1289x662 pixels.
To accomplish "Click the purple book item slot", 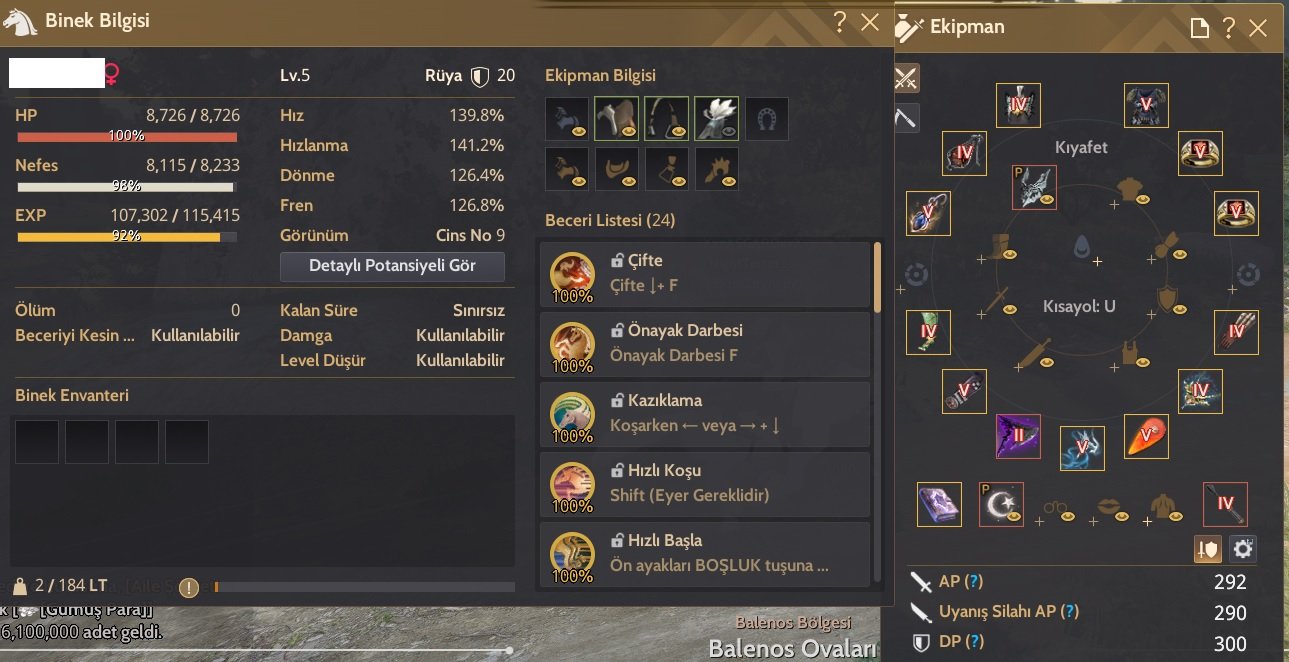I will 939,504.
